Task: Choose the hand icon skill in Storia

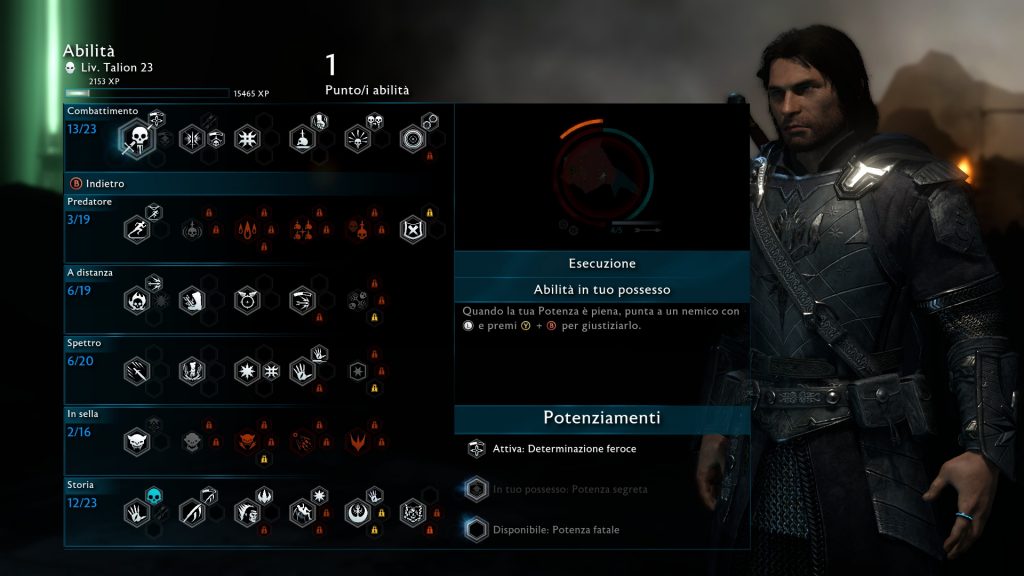Action: [137, 513]
